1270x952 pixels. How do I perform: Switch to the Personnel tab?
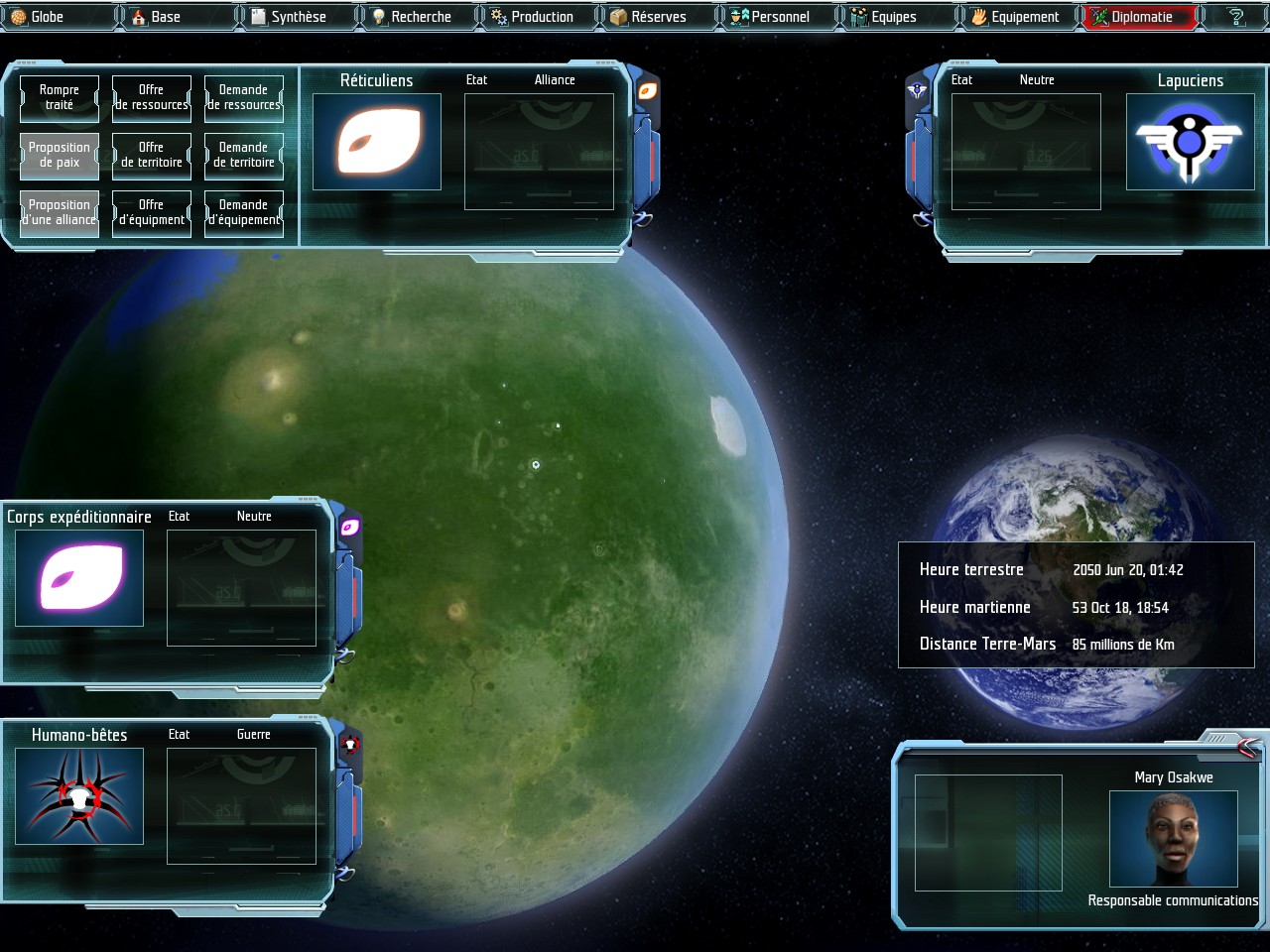(779, 17)
